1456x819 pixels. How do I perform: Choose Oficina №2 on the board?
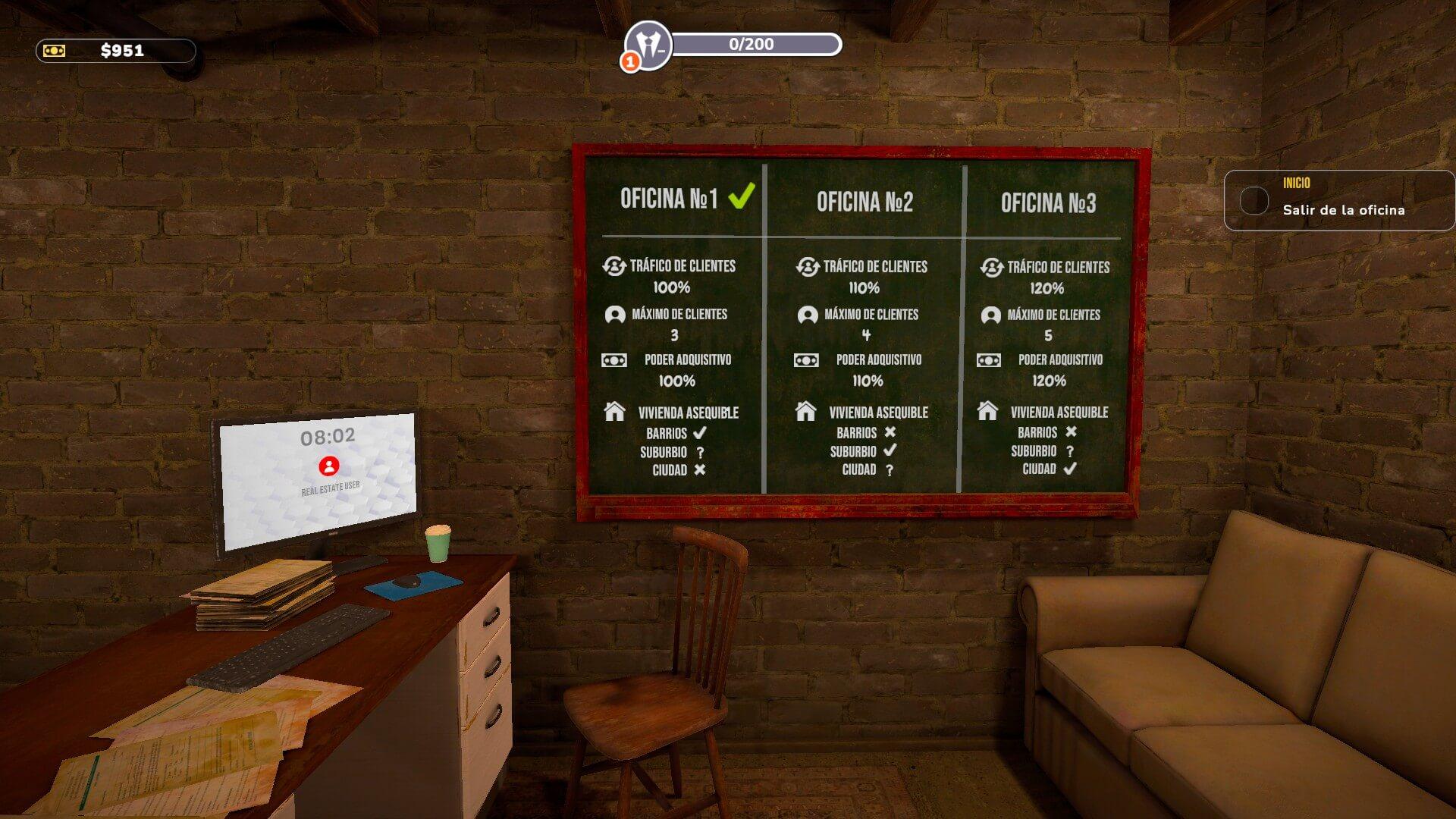(x=864, y=202)
